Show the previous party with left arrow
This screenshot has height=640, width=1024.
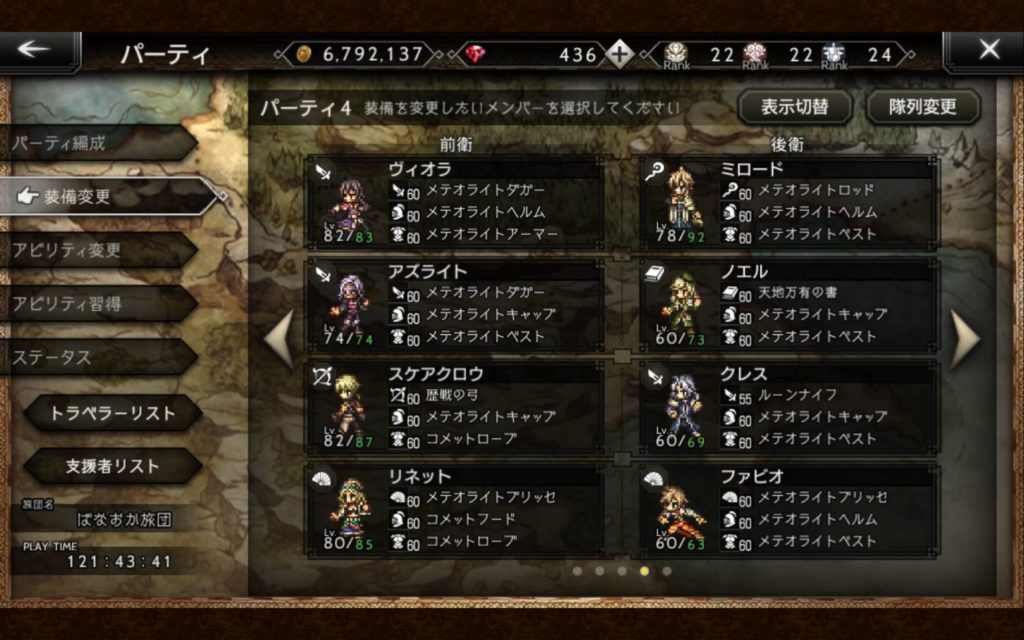[279, 340]
